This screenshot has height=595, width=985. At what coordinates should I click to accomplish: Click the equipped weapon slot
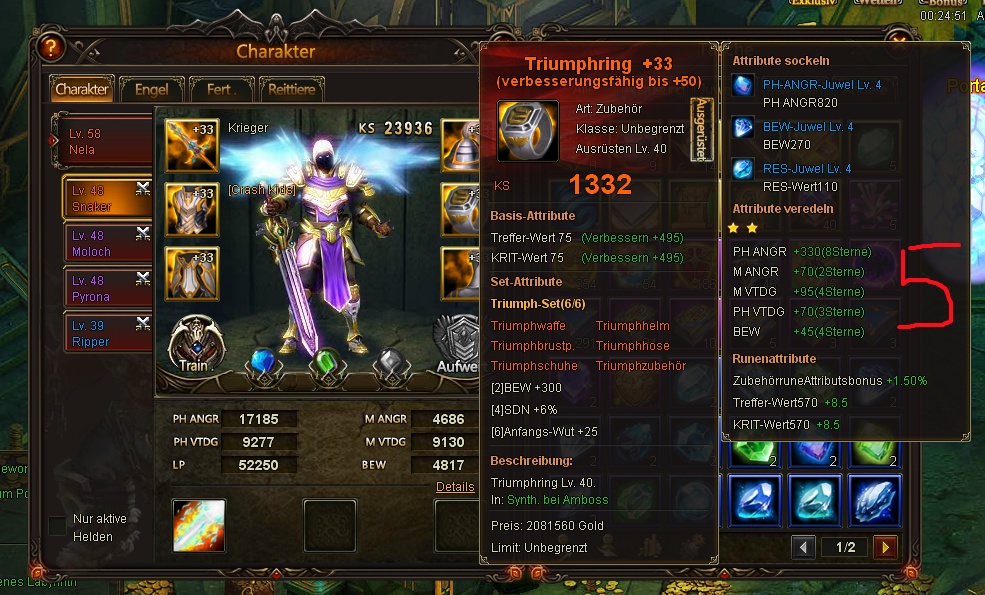(x=191, y=145)
